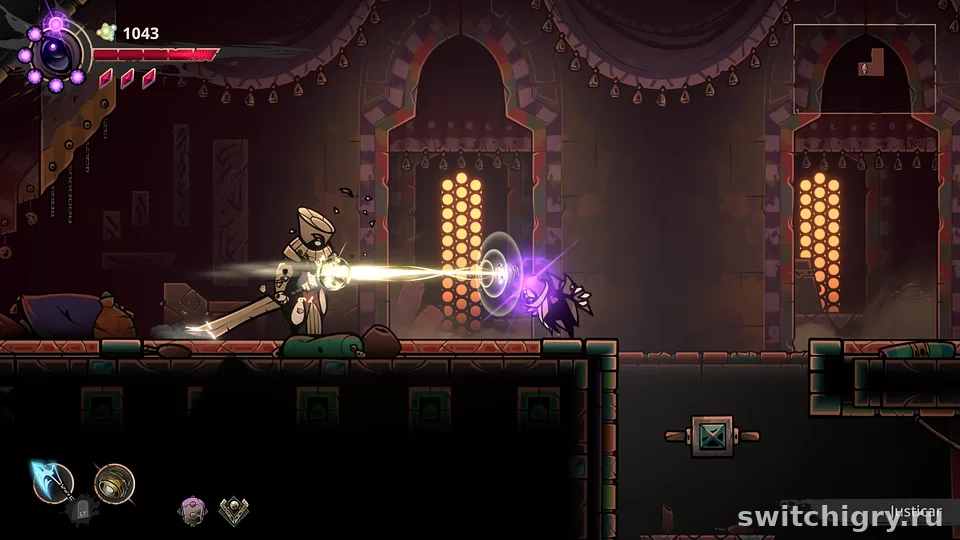
Task: Select the glowing blue axe weapon icon
Action: click(x=51, y=482)
